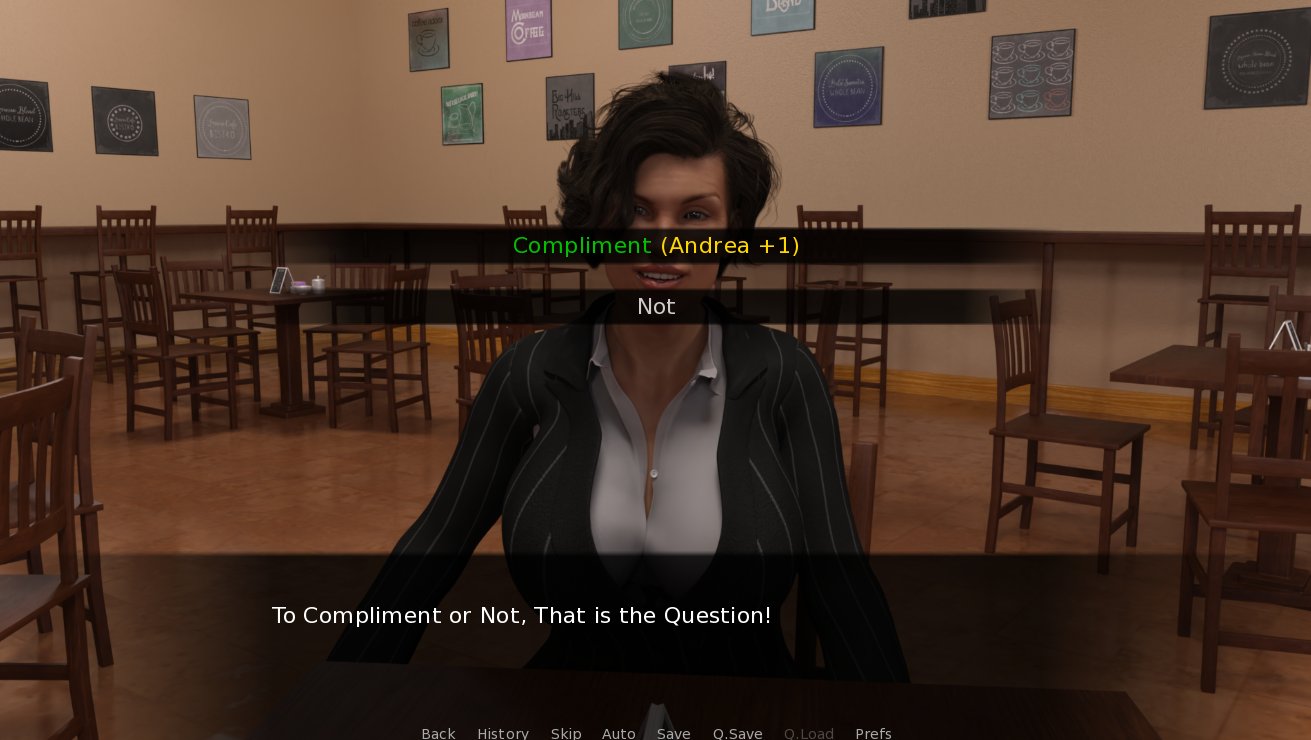Image resolution: width=1311 pixels, height=740 pixels.
Task: Enable "Skip" mode in the quick menu
Action: coord(566,733)
